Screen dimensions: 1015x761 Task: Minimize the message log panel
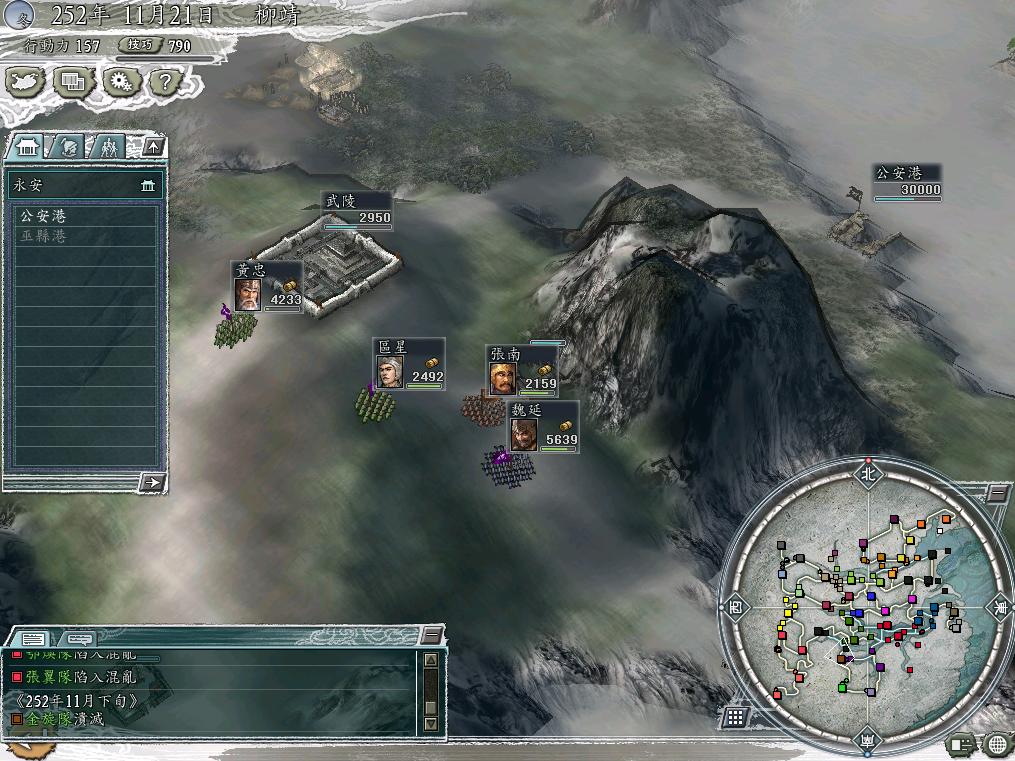(x=431, y=635)
